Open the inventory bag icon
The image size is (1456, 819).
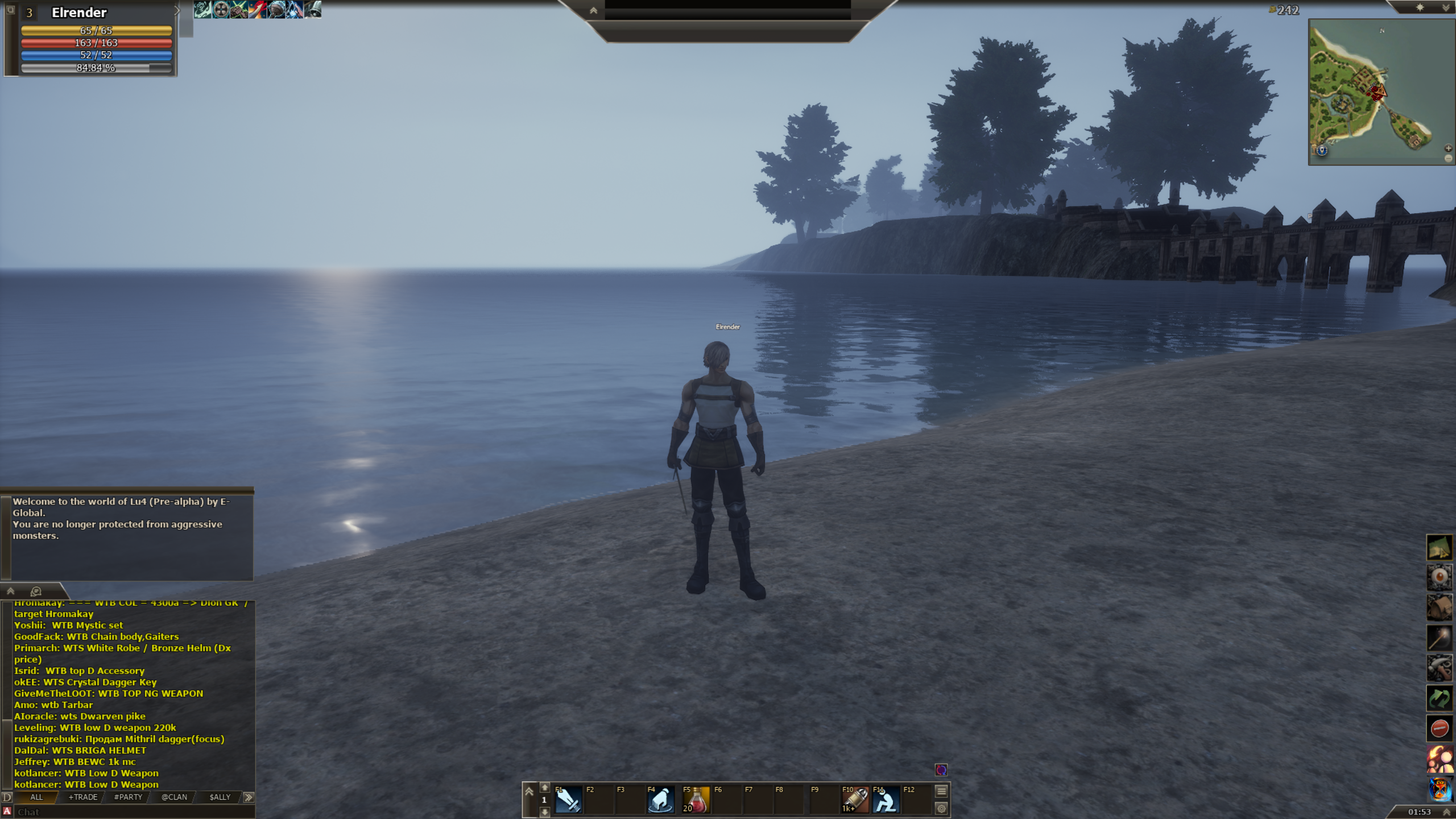pos(1439,607)
